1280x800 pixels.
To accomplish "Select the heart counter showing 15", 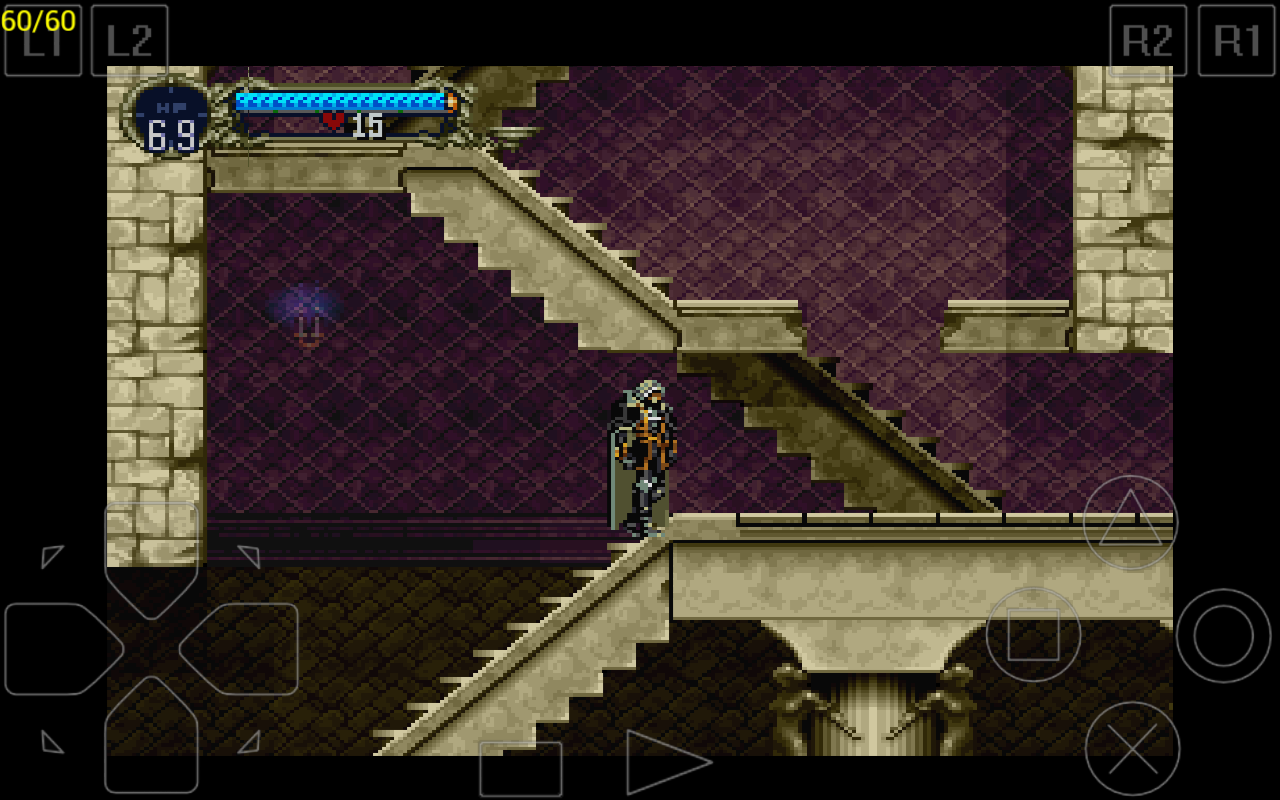I will click(348, 126).
